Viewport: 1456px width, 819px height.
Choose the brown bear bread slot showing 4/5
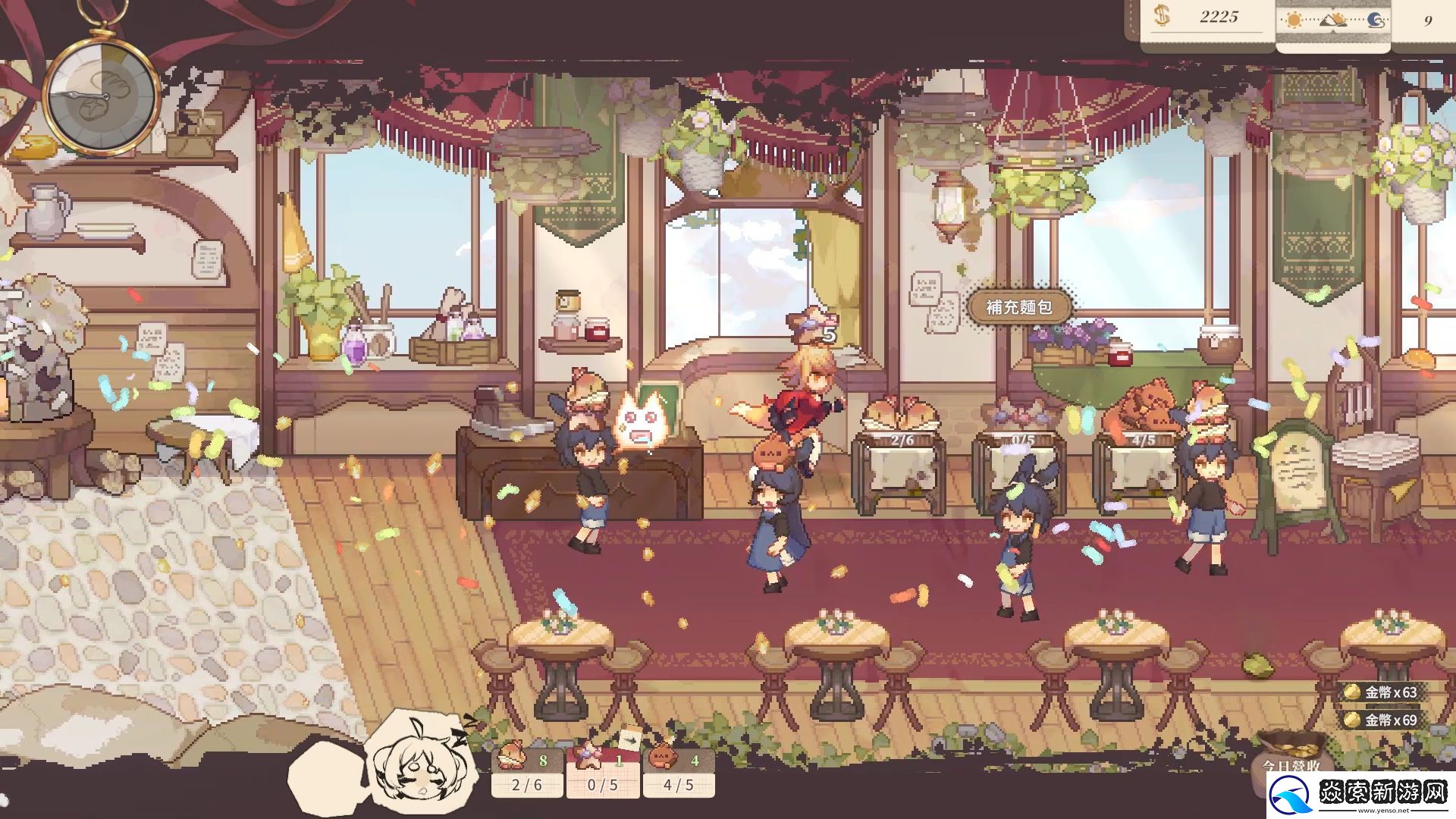point(679,770)
